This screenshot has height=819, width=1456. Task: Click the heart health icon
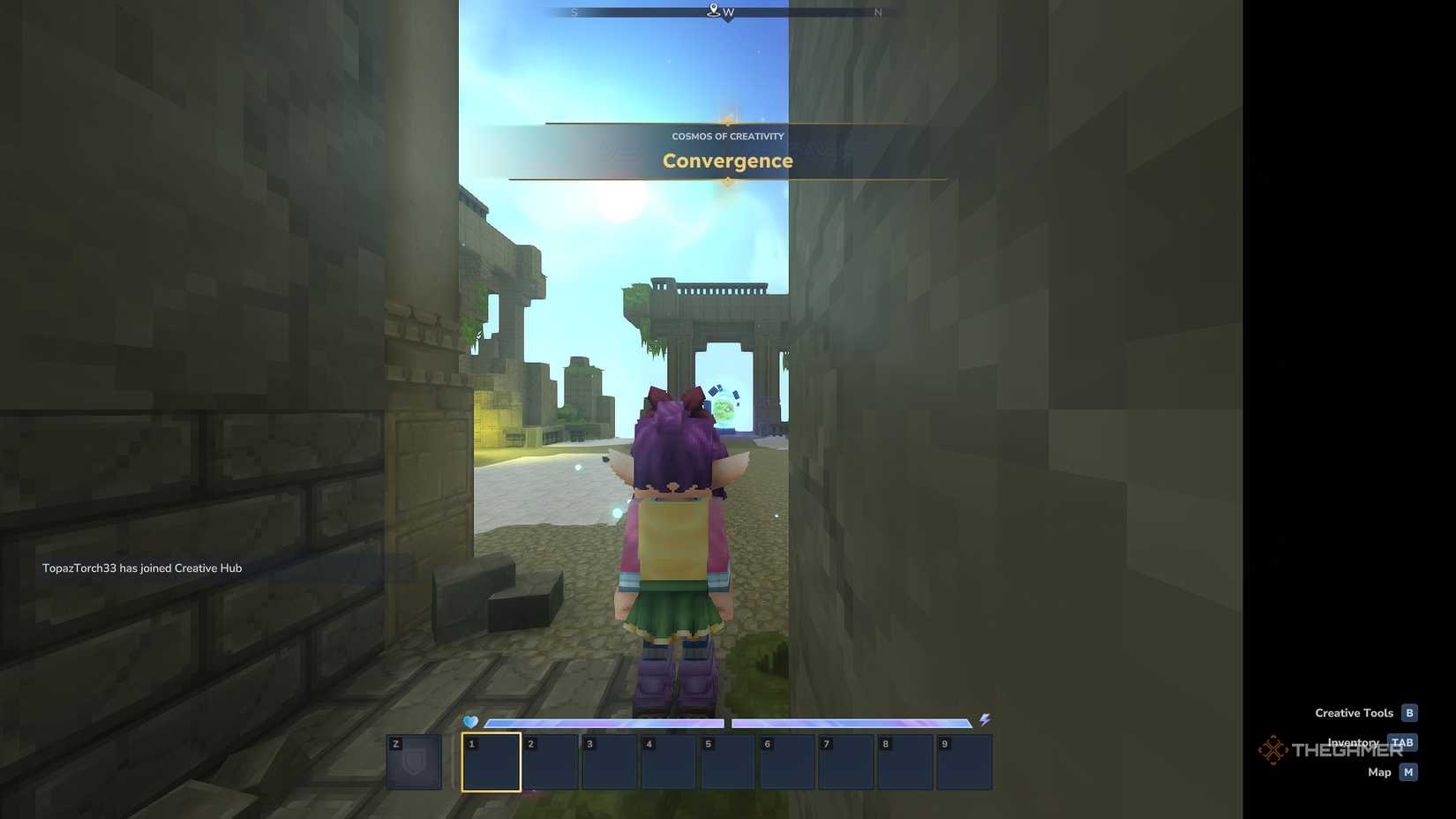tap(470, 721)
